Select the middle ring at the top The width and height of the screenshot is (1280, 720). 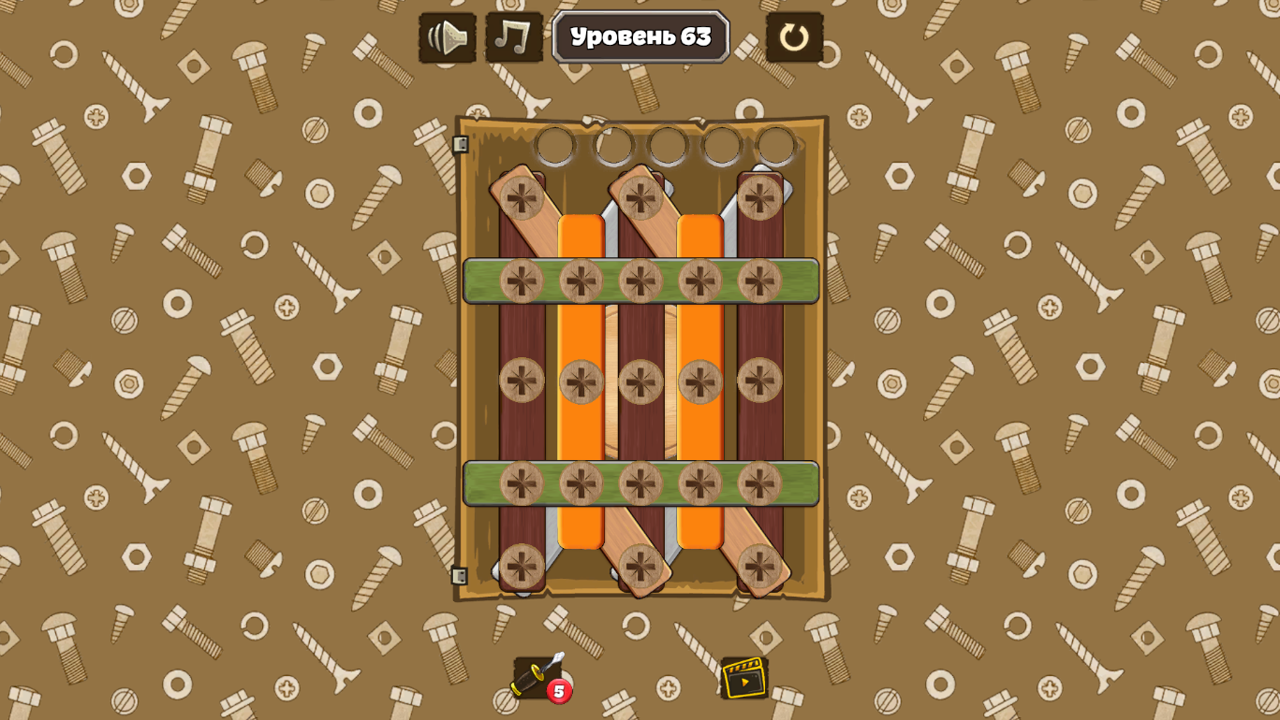(667, 146)
